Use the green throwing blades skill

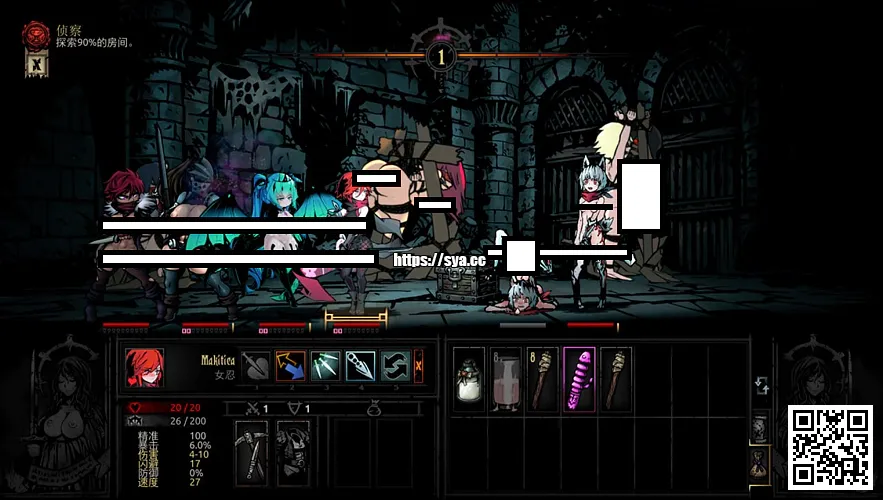(x=326, y=367)
